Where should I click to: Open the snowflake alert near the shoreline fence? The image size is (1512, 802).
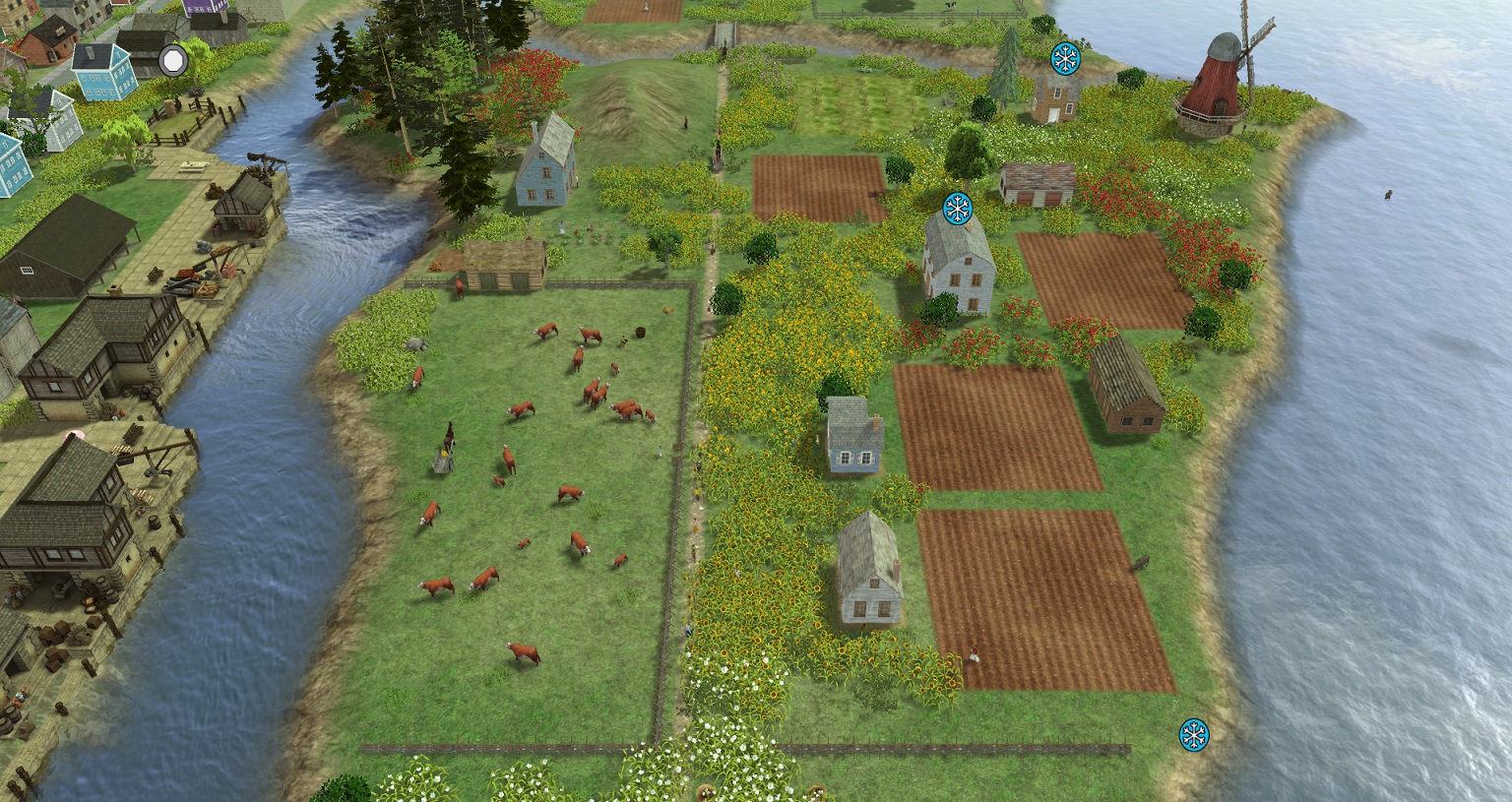point(1194,734)
